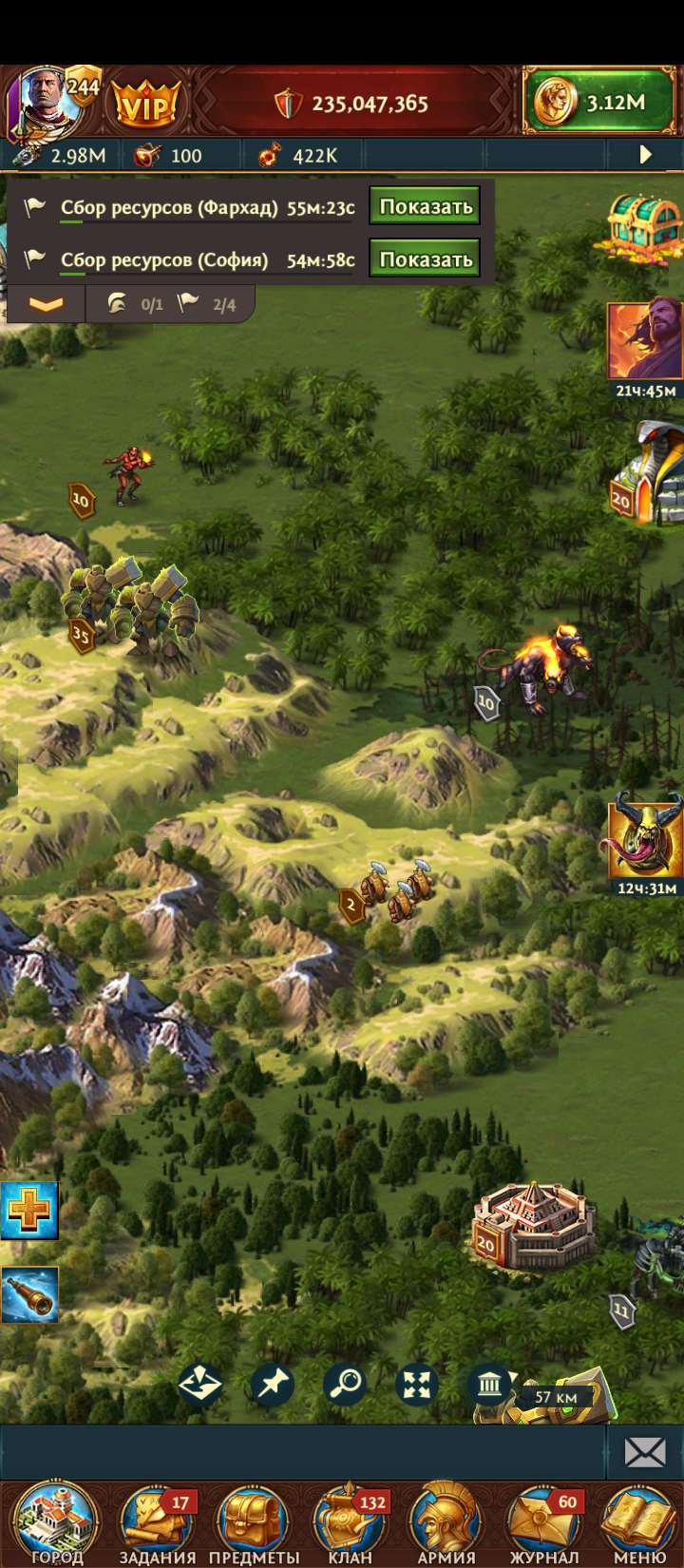
Task: Click the golden plus button
Action: tap(29, 1211)
